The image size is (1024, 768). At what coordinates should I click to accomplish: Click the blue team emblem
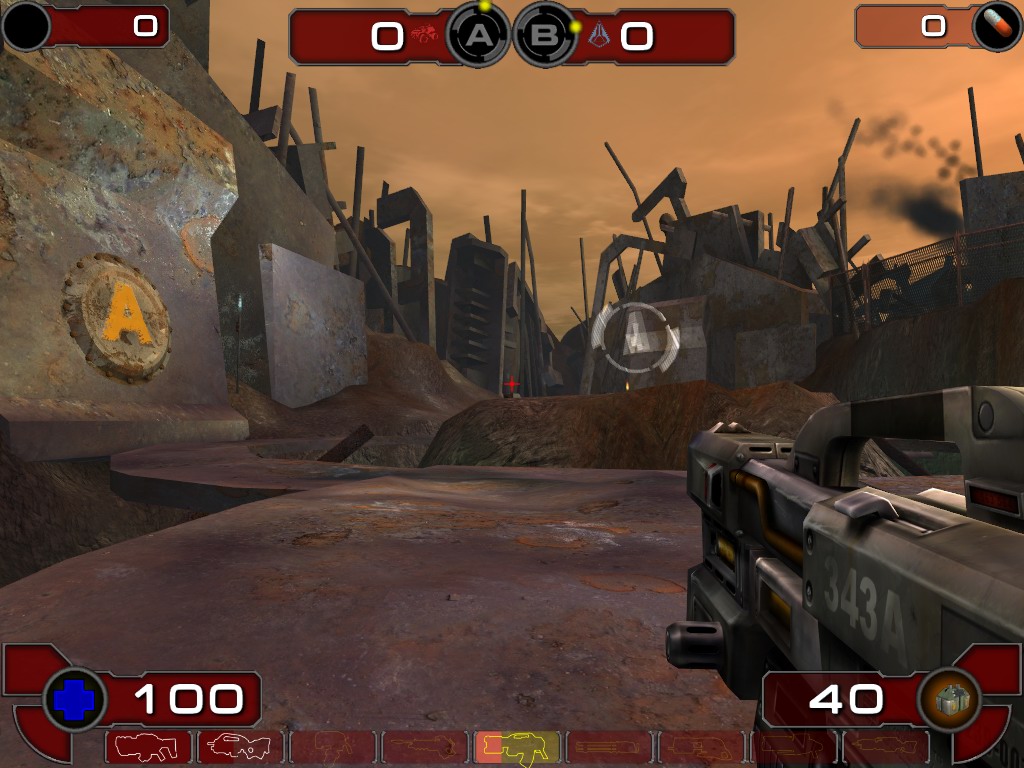pyautogui.click(x=600, y=37)
